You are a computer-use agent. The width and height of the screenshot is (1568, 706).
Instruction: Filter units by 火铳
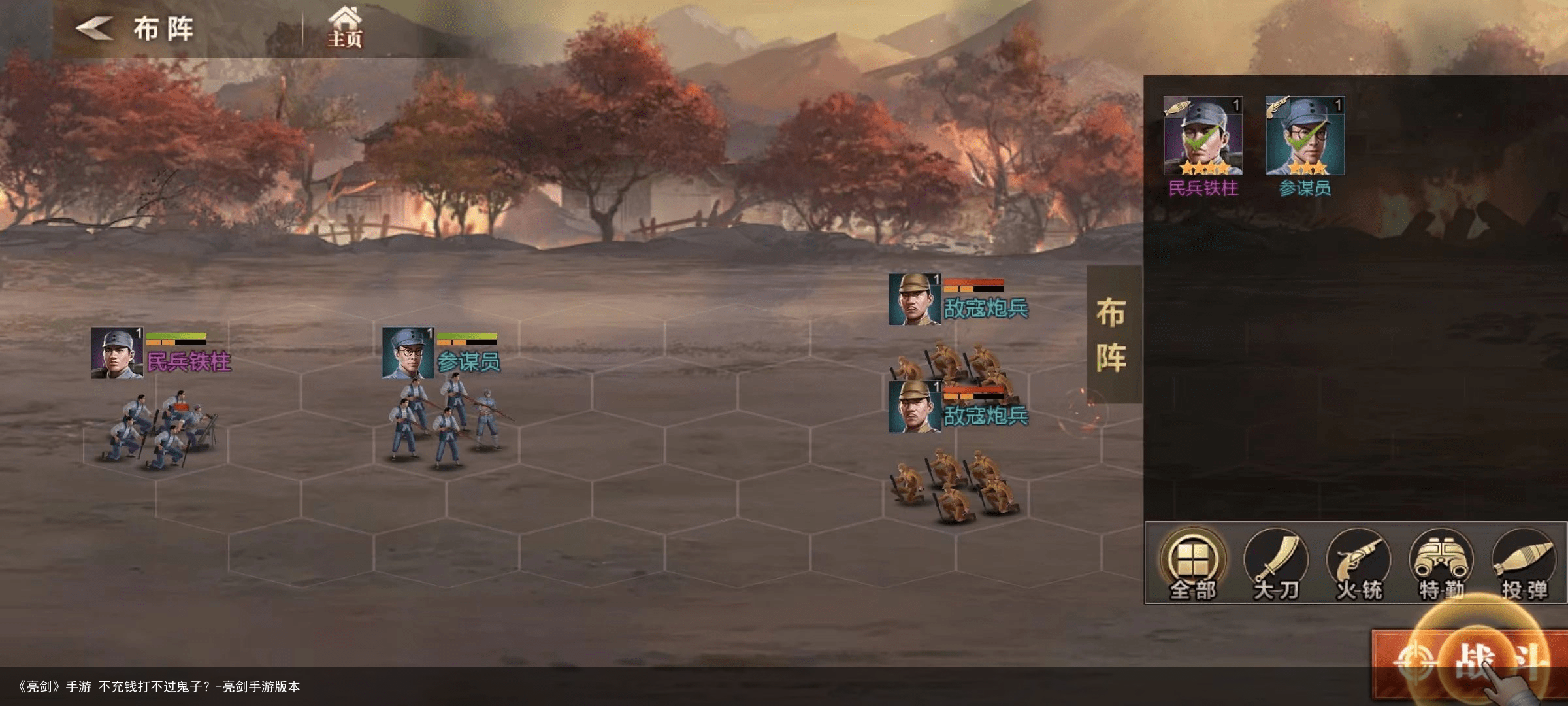[x=1358, y=563]
